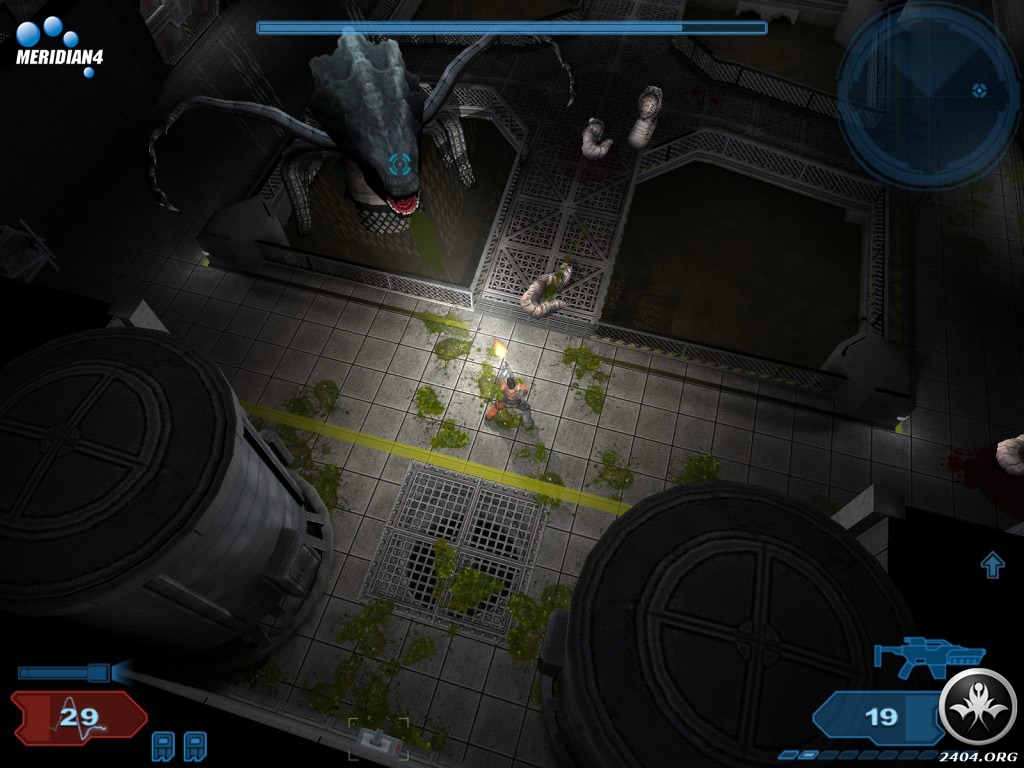Click the blue up arrow indicator
Image resolution: width=1024 pixels, height=768 pixels.
click(x=992, y=565)
